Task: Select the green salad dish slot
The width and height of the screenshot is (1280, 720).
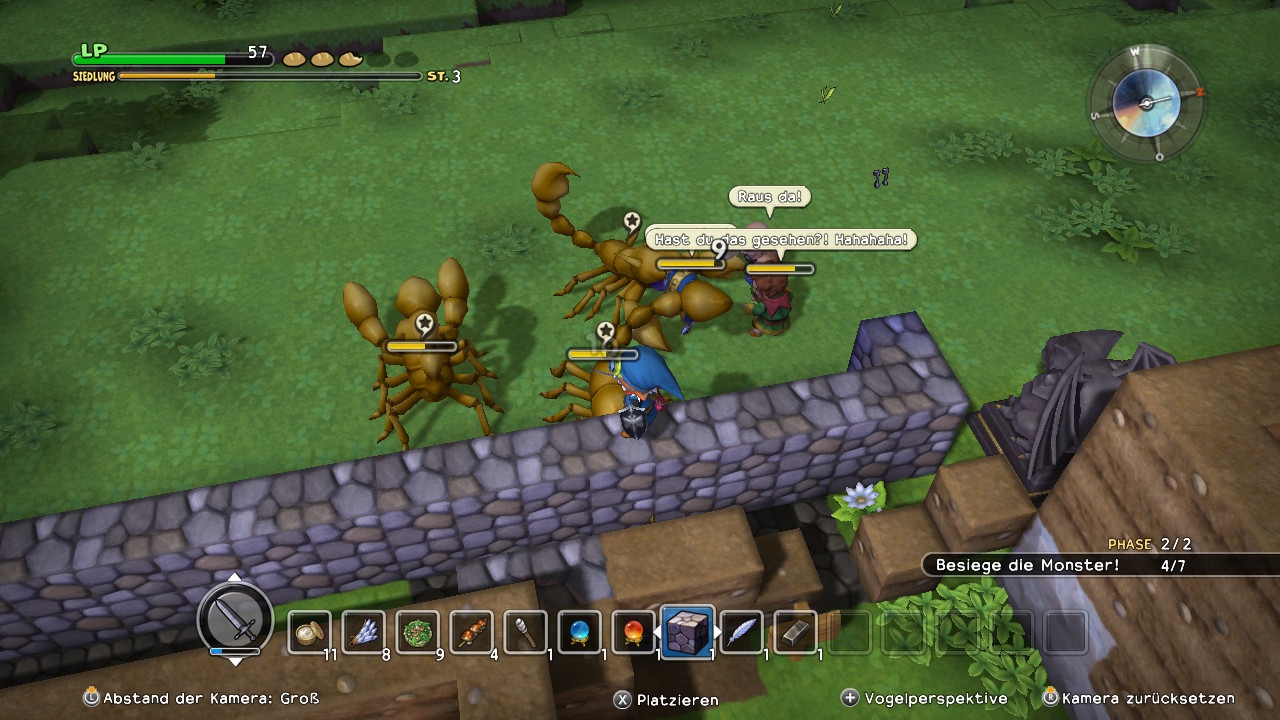Action: tap(418, 632)
